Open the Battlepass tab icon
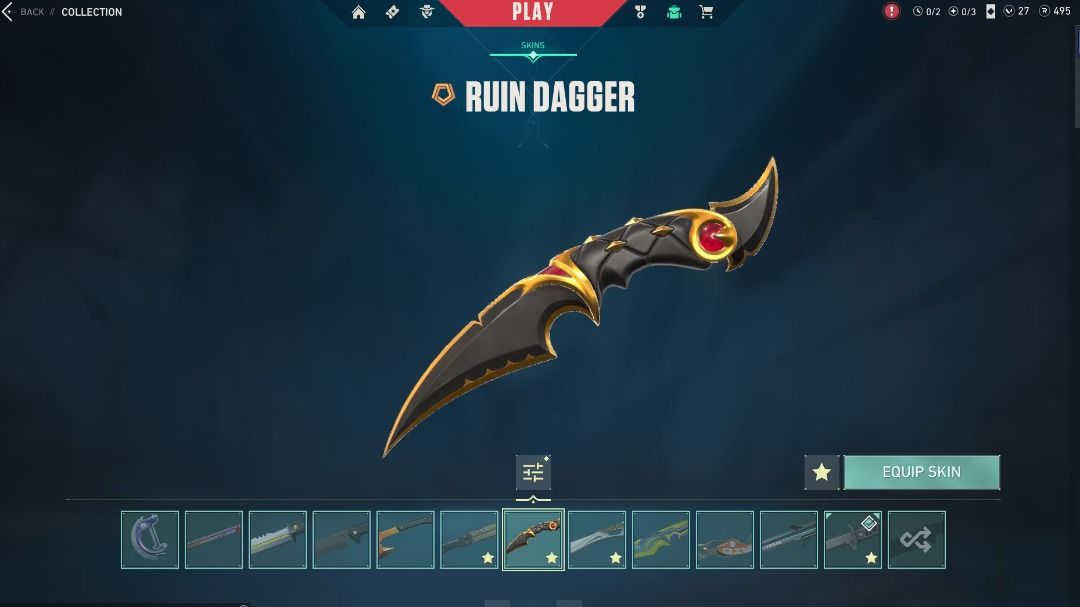The width and height of the screenshot is (1080, 607). click(393, 12)
